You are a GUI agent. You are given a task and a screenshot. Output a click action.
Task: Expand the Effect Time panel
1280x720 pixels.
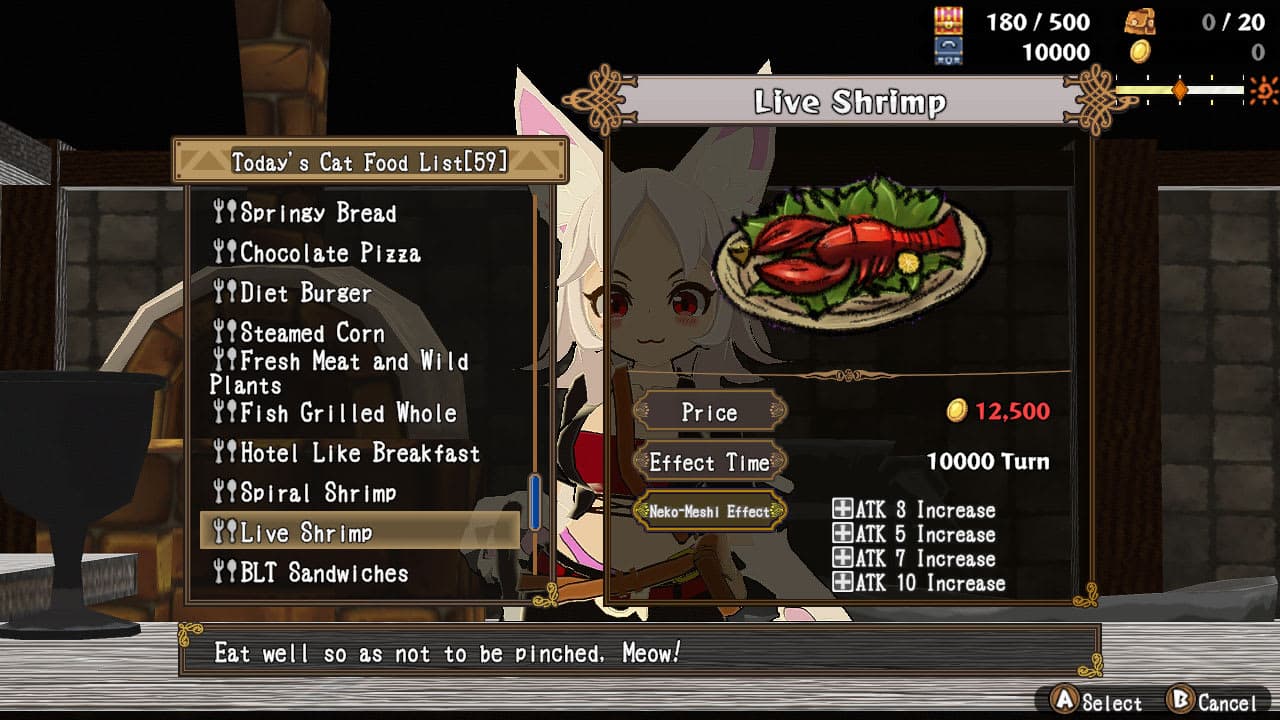710,462
